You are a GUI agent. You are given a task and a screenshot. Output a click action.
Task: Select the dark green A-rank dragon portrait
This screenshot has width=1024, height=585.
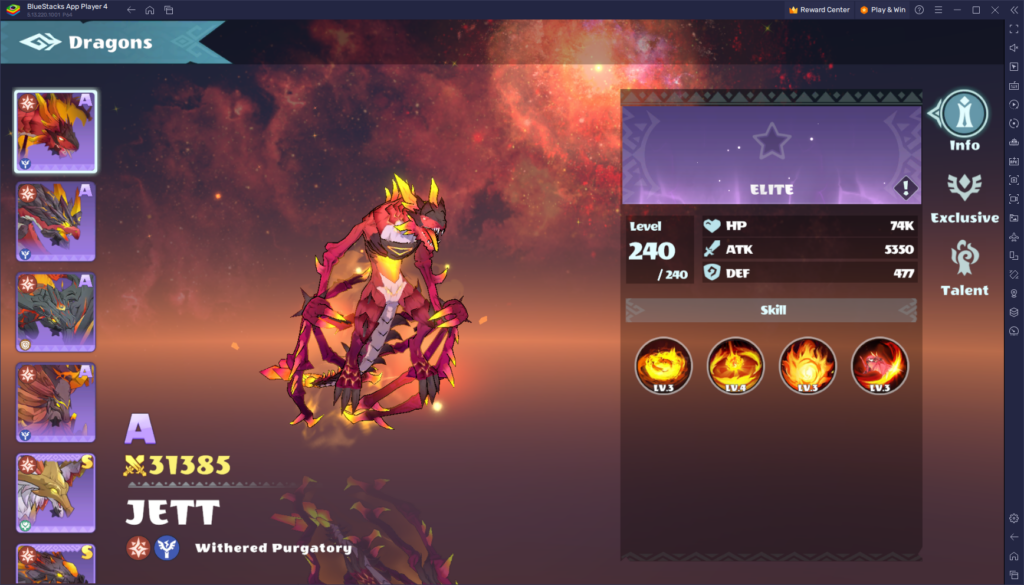[x=56, y=312]
